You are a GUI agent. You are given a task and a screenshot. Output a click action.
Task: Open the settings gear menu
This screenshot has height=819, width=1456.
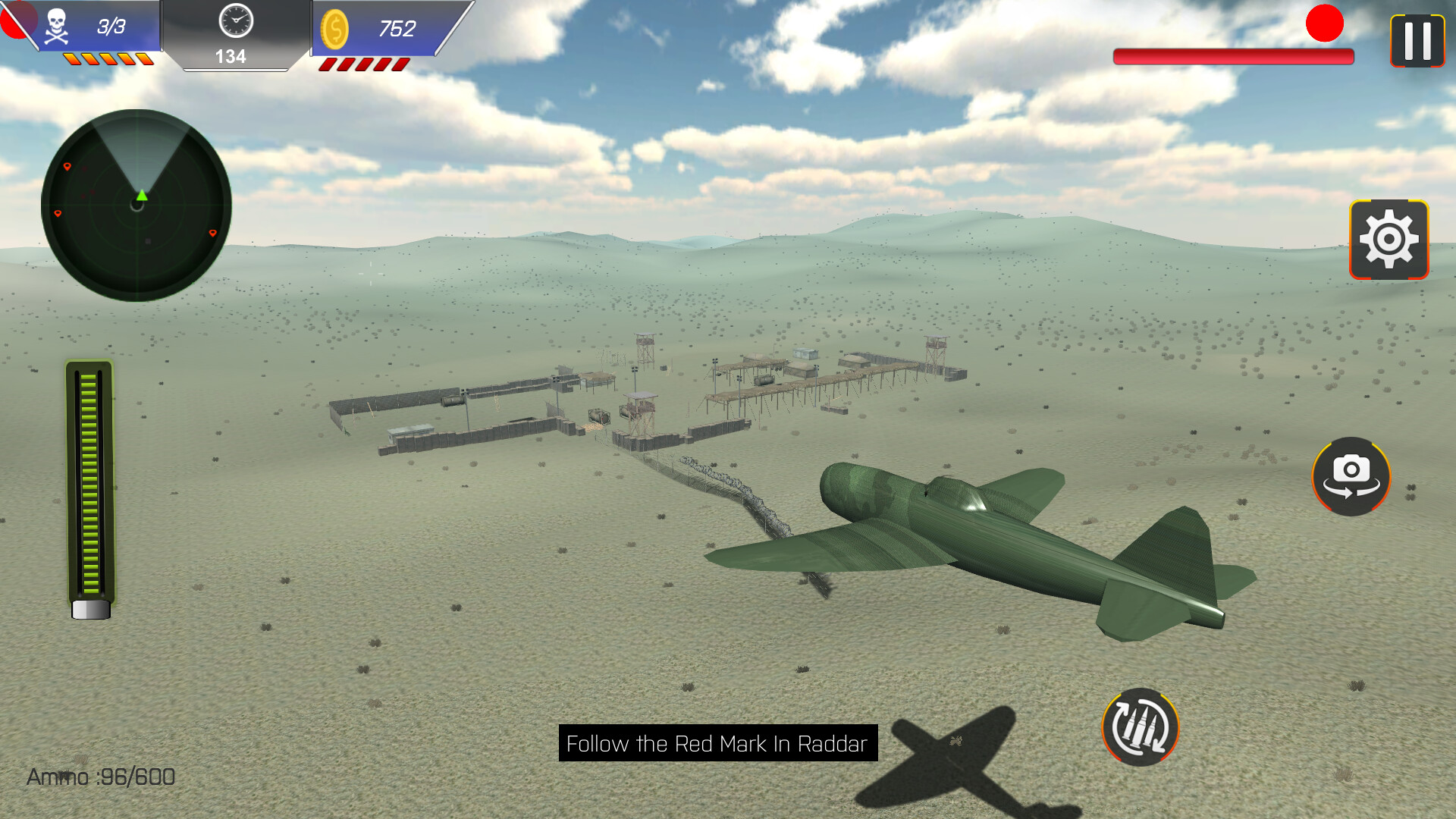[1389, 240]
